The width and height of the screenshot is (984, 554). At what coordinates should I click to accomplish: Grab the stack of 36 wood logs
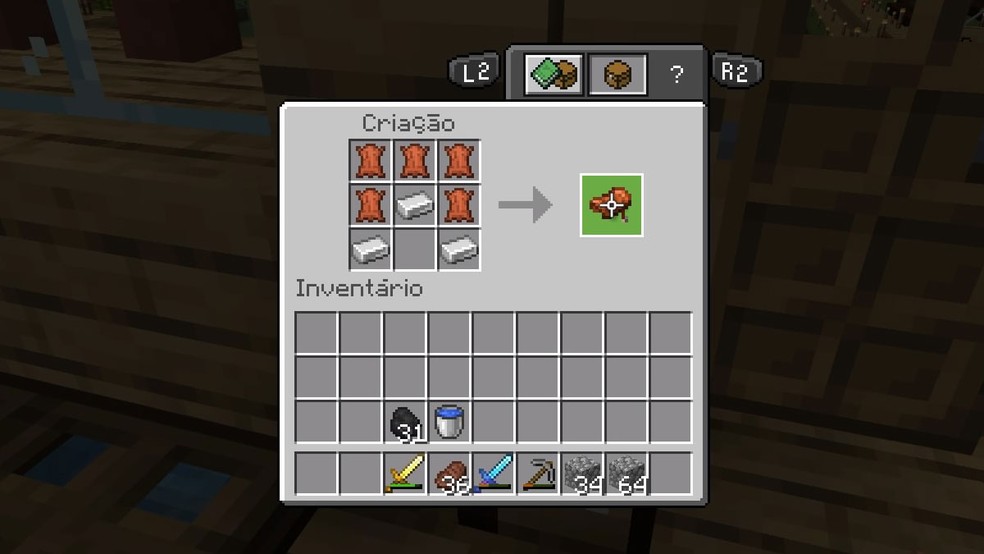point(449,472)
